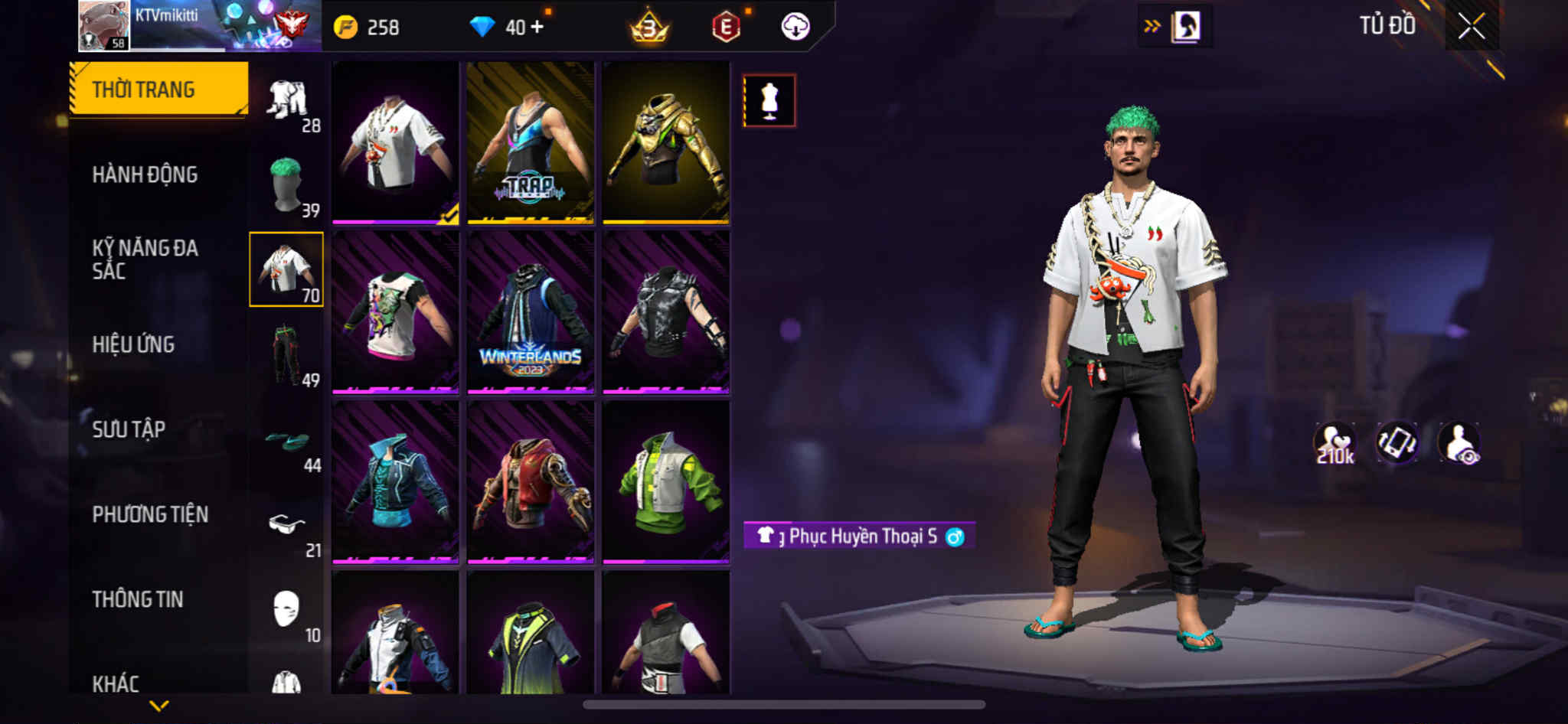The image size is (1568, 724).
Task: Open the PHƯƠNG TIỆN category
Action: (150, 514)
